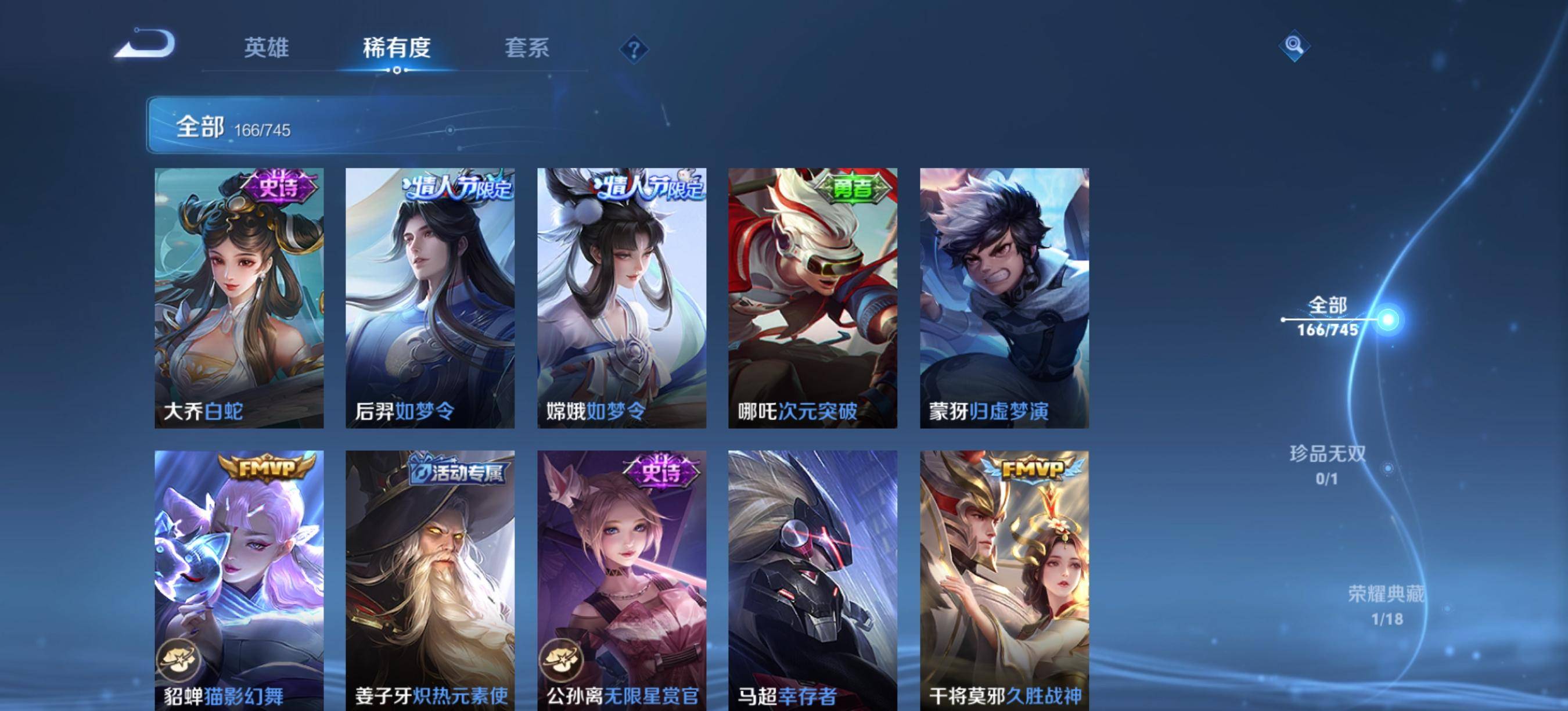This screenshot has width=1568, height=711.
Task: Select the 公孙离 无限星赏官 skin card
Action: 621,579
